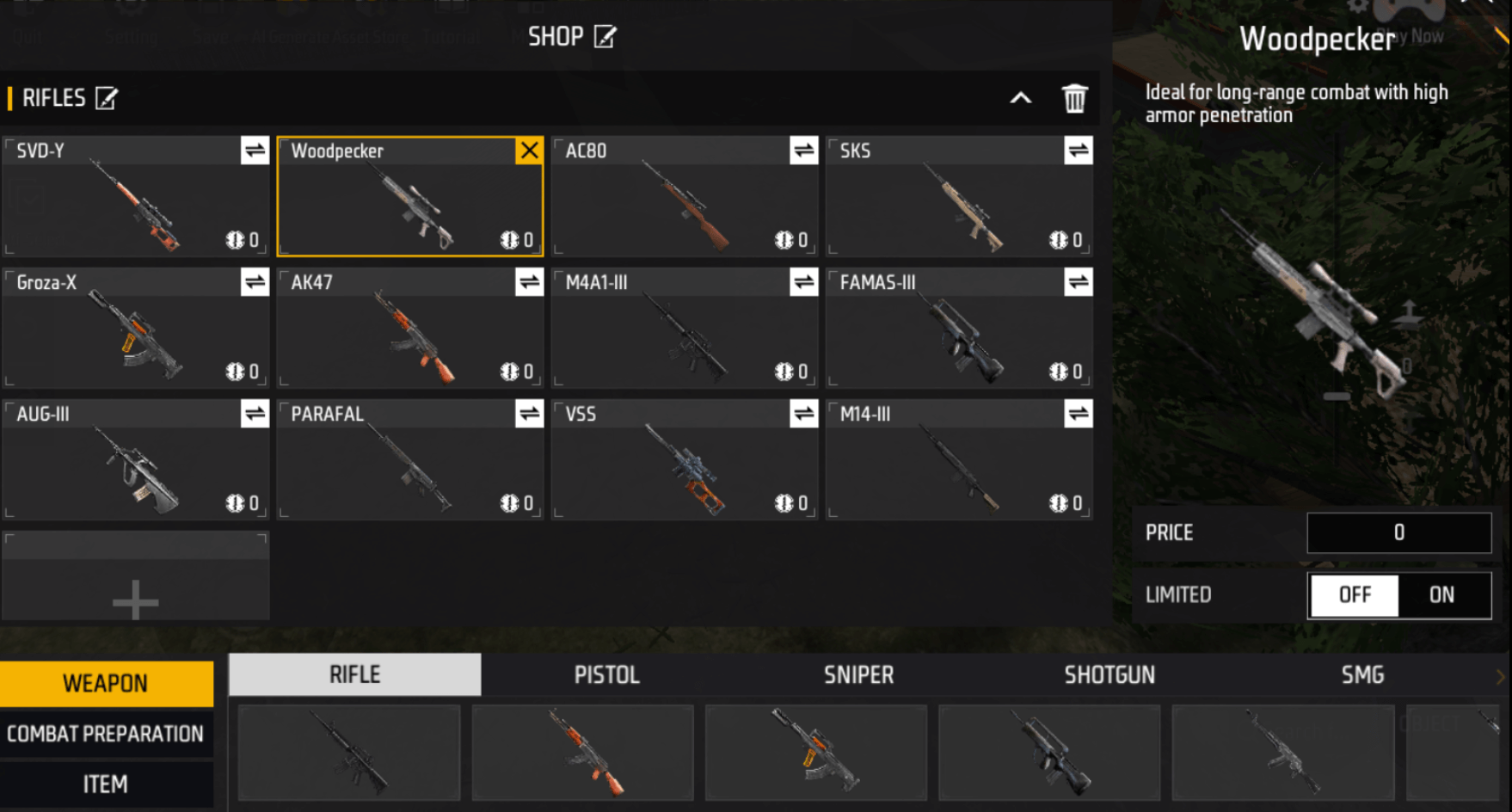Click the swap icon on the AK47 card
This screenshot has width=1512, height=812.
click(x=527, y=281)
